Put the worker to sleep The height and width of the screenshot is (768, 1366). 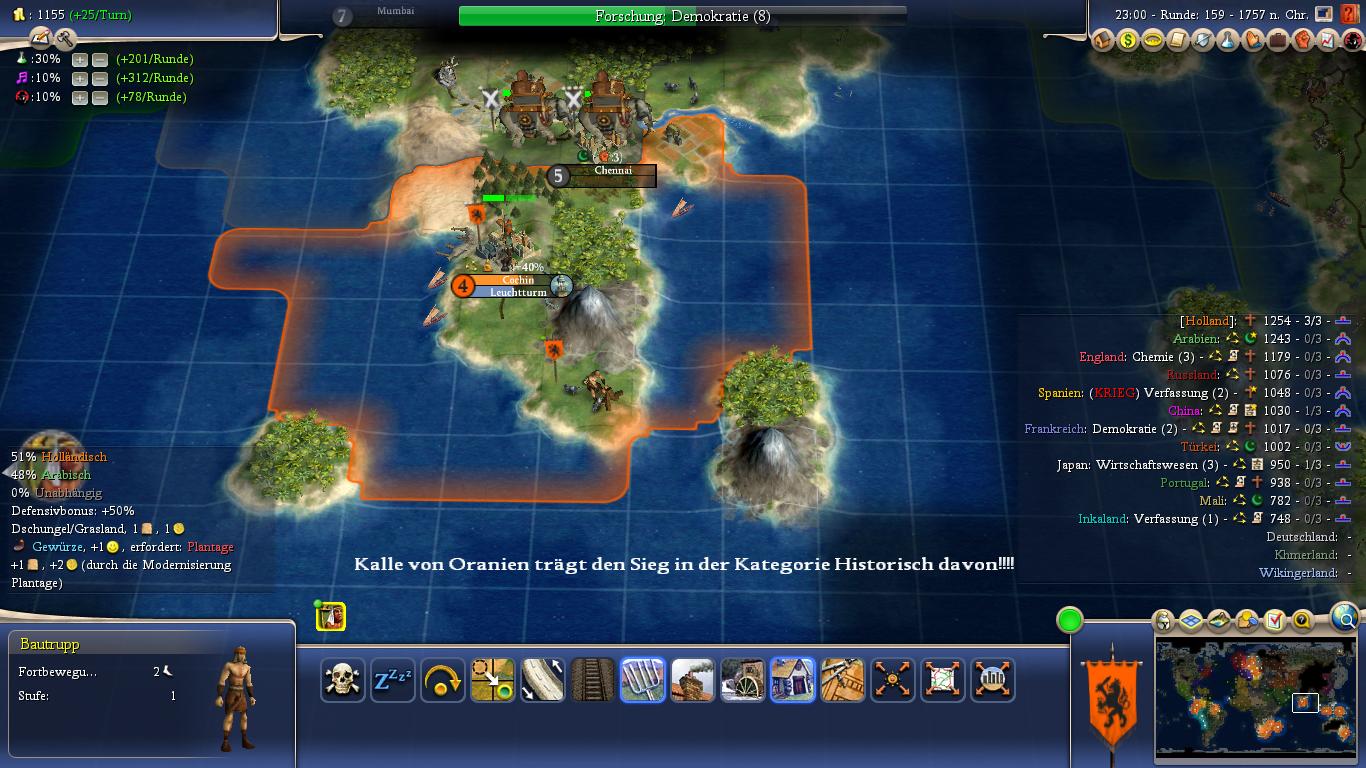pyautogui.click(x=393, y=681)
